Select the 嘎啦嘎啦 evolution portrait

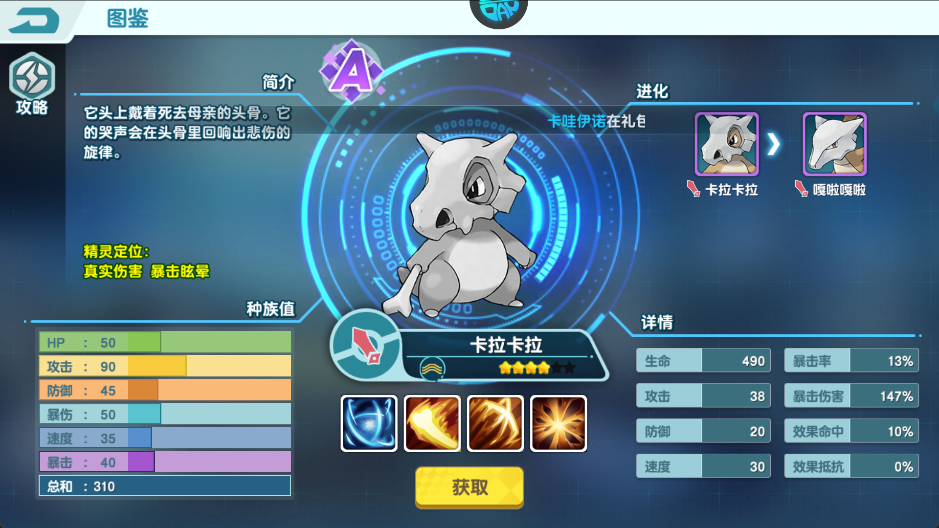[834, 144]
